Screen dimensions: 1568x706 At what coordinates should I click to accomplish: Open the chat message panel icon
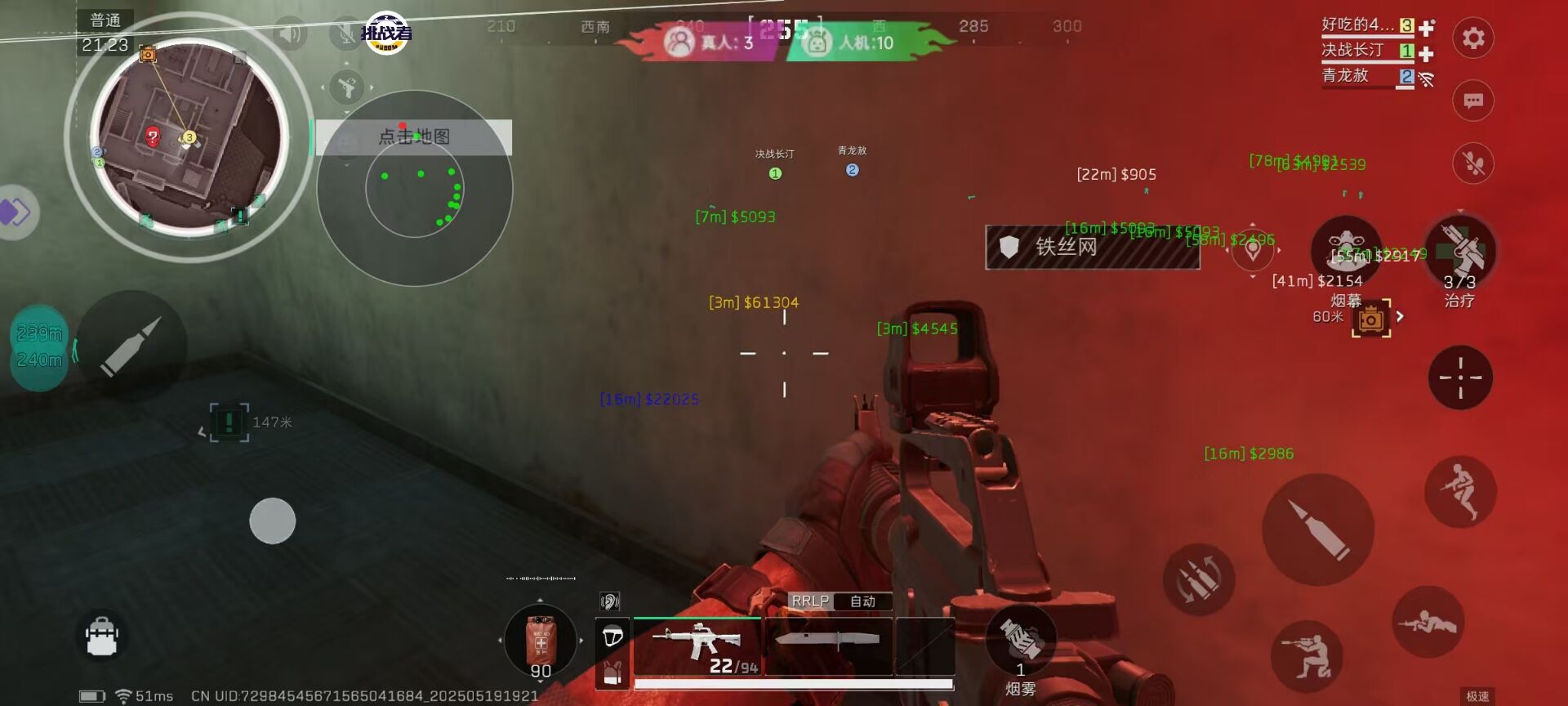coord(1472,100)
